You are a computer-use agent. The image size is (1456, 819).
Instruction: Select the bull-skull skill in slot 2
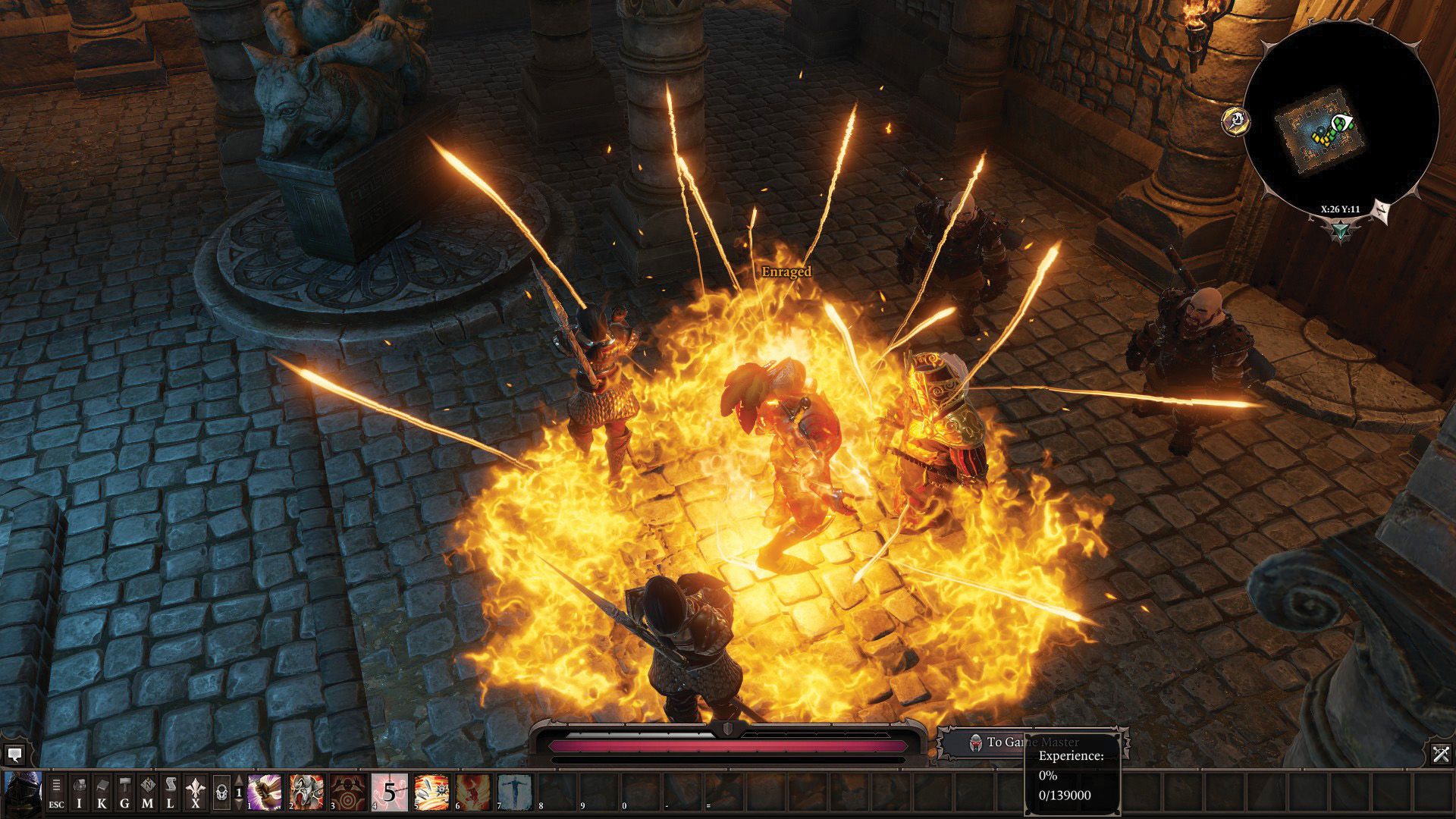point(306,792)
